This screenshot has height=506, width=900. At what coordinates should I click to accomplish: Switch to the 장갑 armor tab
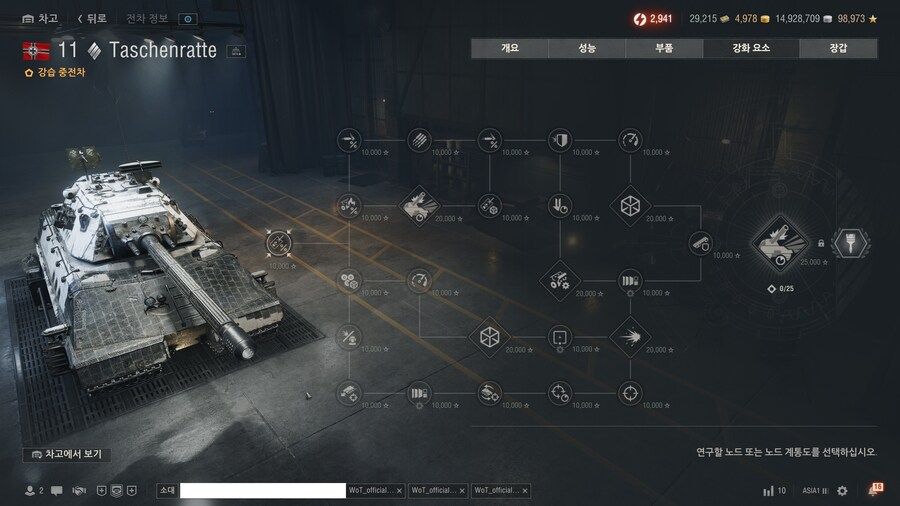(x=838, y=48)
